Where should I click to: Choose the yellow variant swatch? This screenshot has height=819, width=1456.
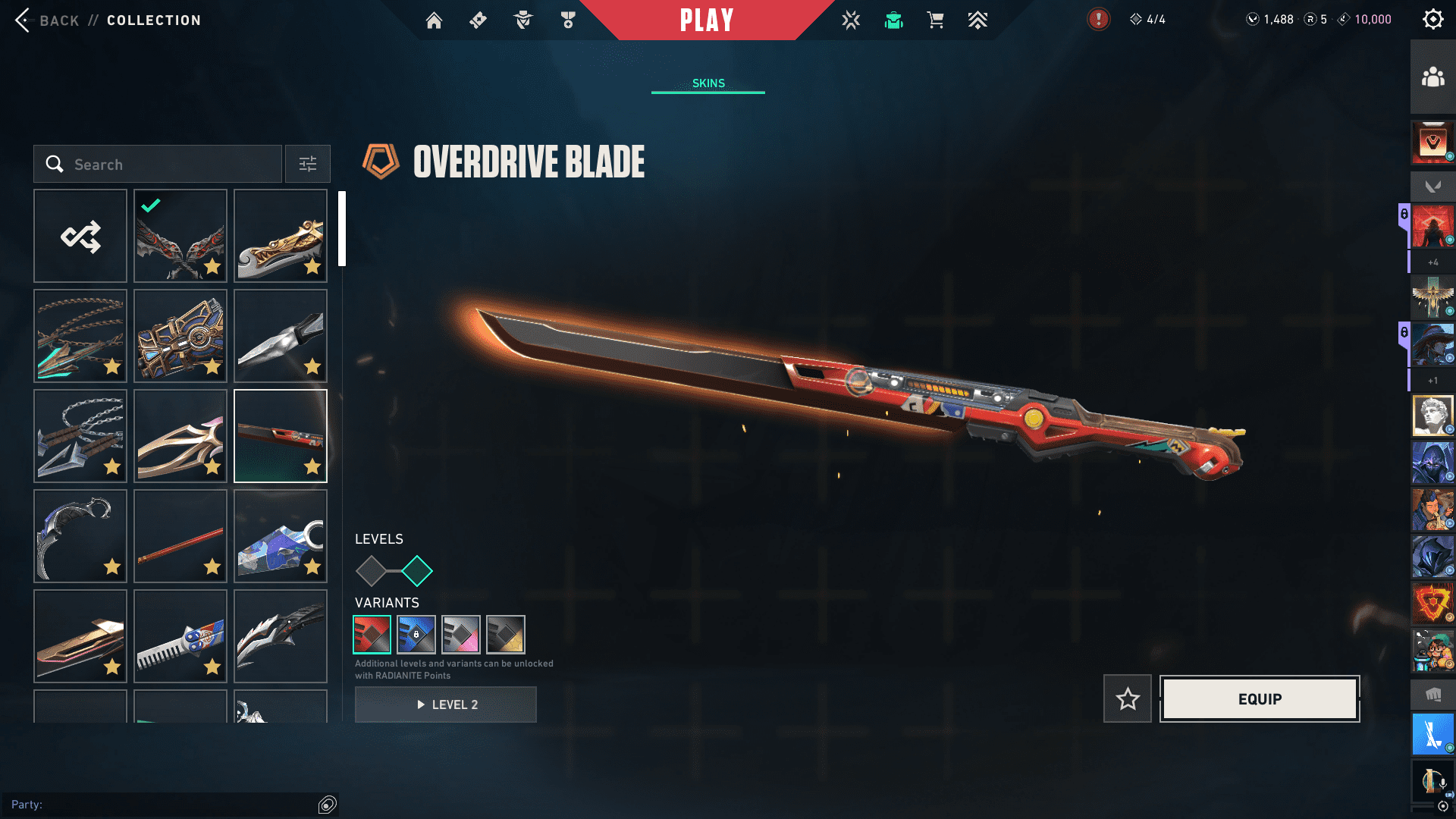click(506, 635)
